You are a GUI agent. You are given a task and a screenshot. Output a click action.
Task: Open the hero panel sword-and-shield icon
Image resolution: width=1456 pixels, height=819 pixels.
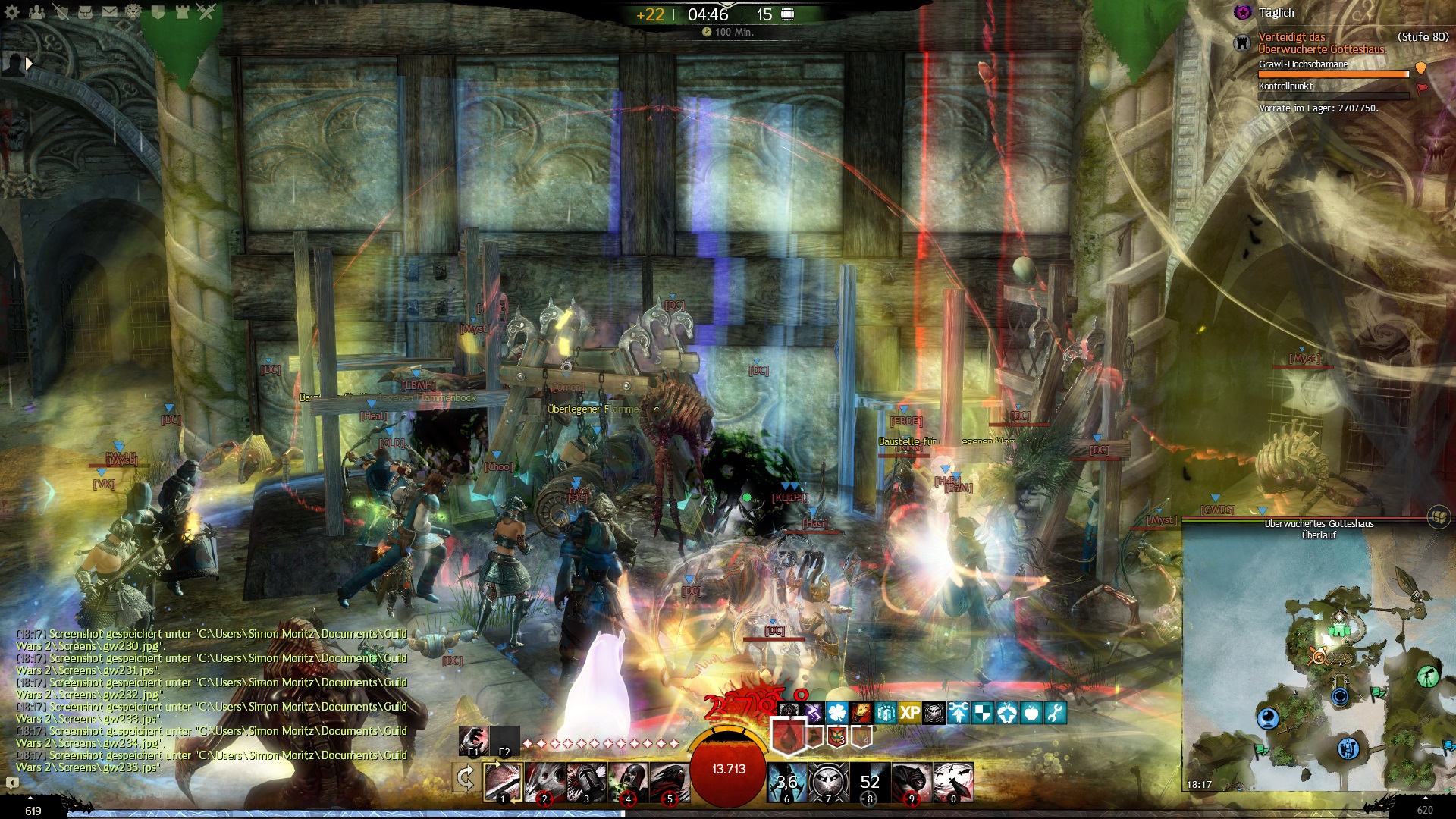point(61,12)
